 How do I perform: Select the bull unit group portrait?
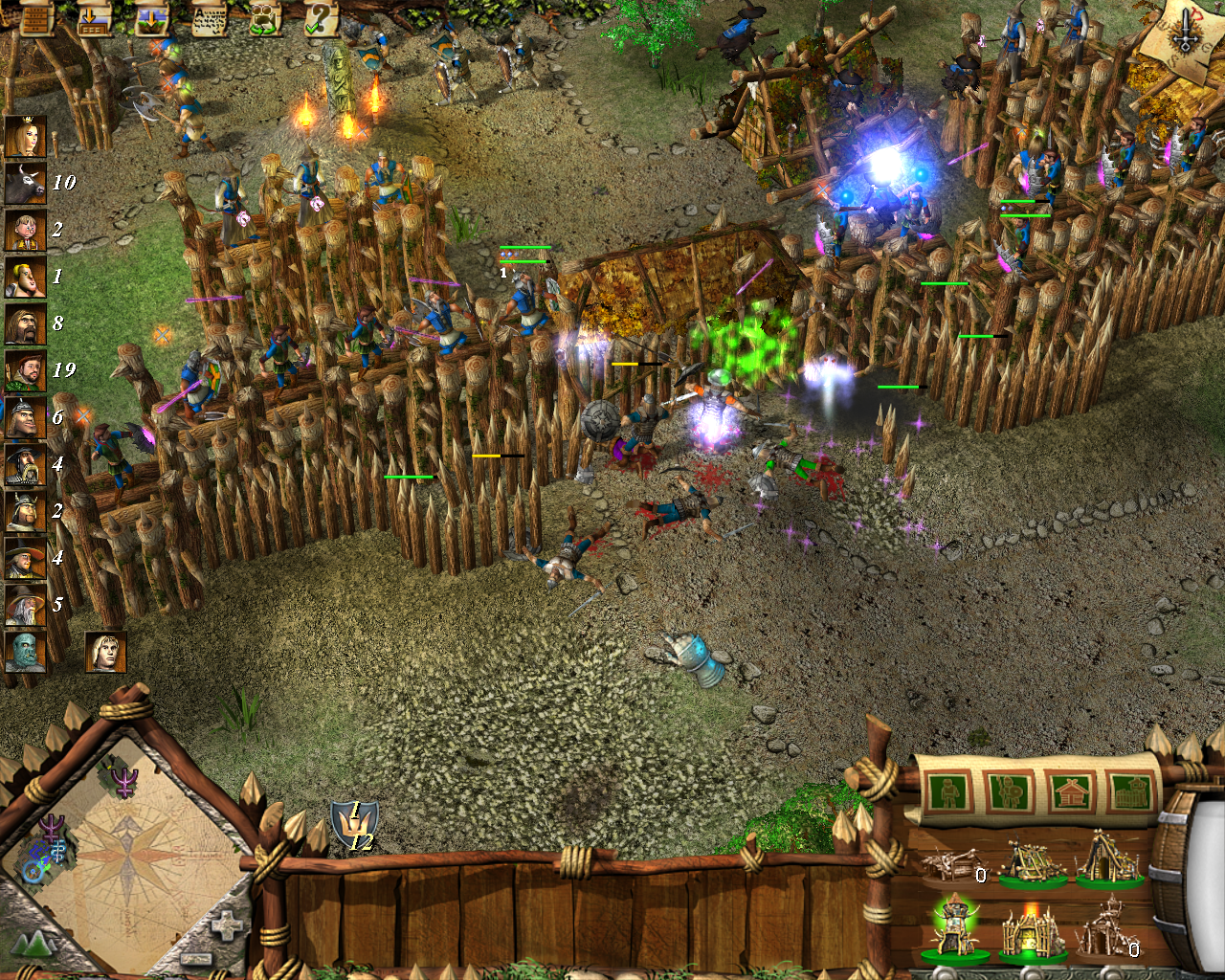(25, 183)
